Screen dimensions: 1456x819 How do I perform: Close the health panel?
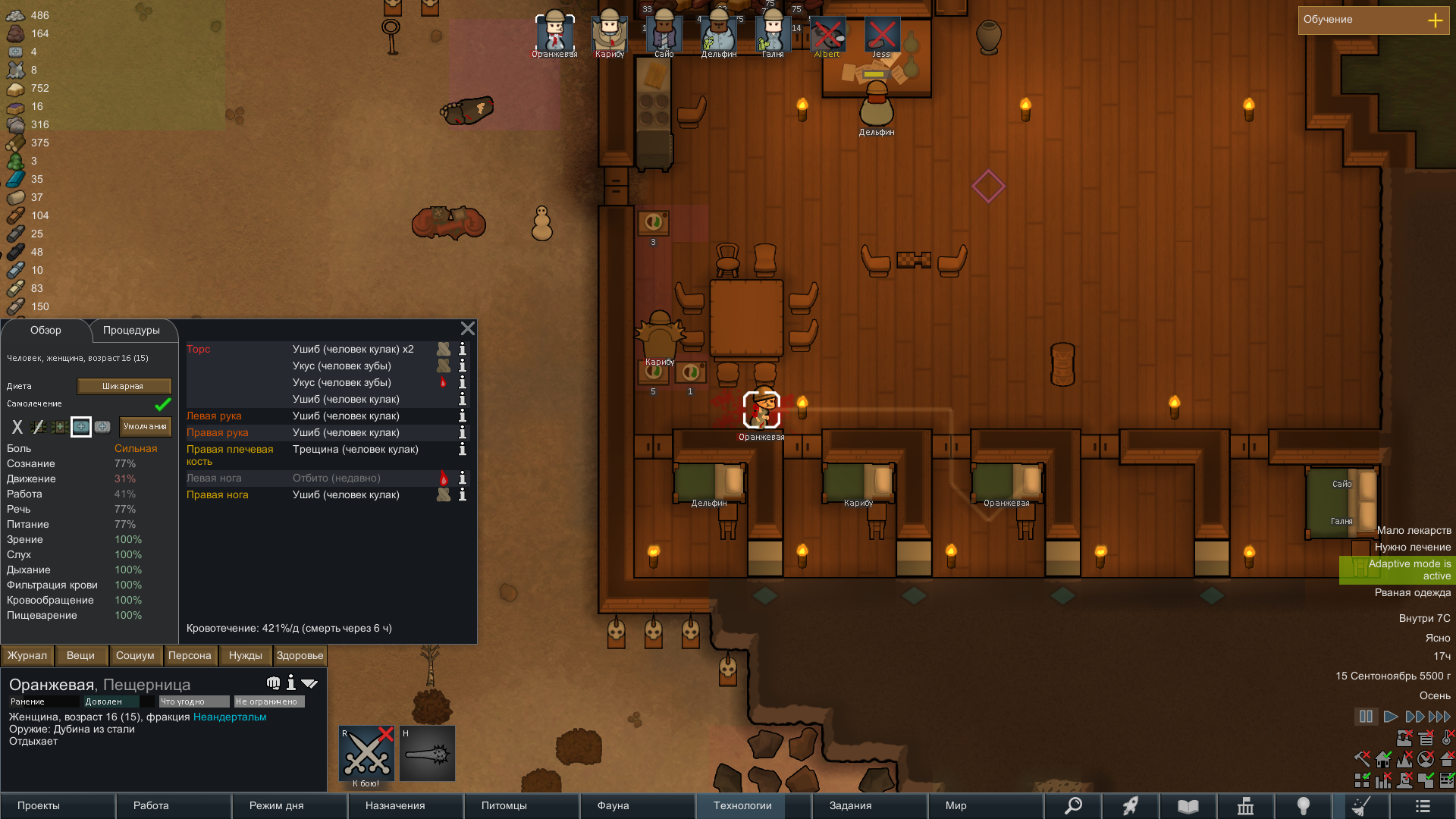tap(467, 328)
